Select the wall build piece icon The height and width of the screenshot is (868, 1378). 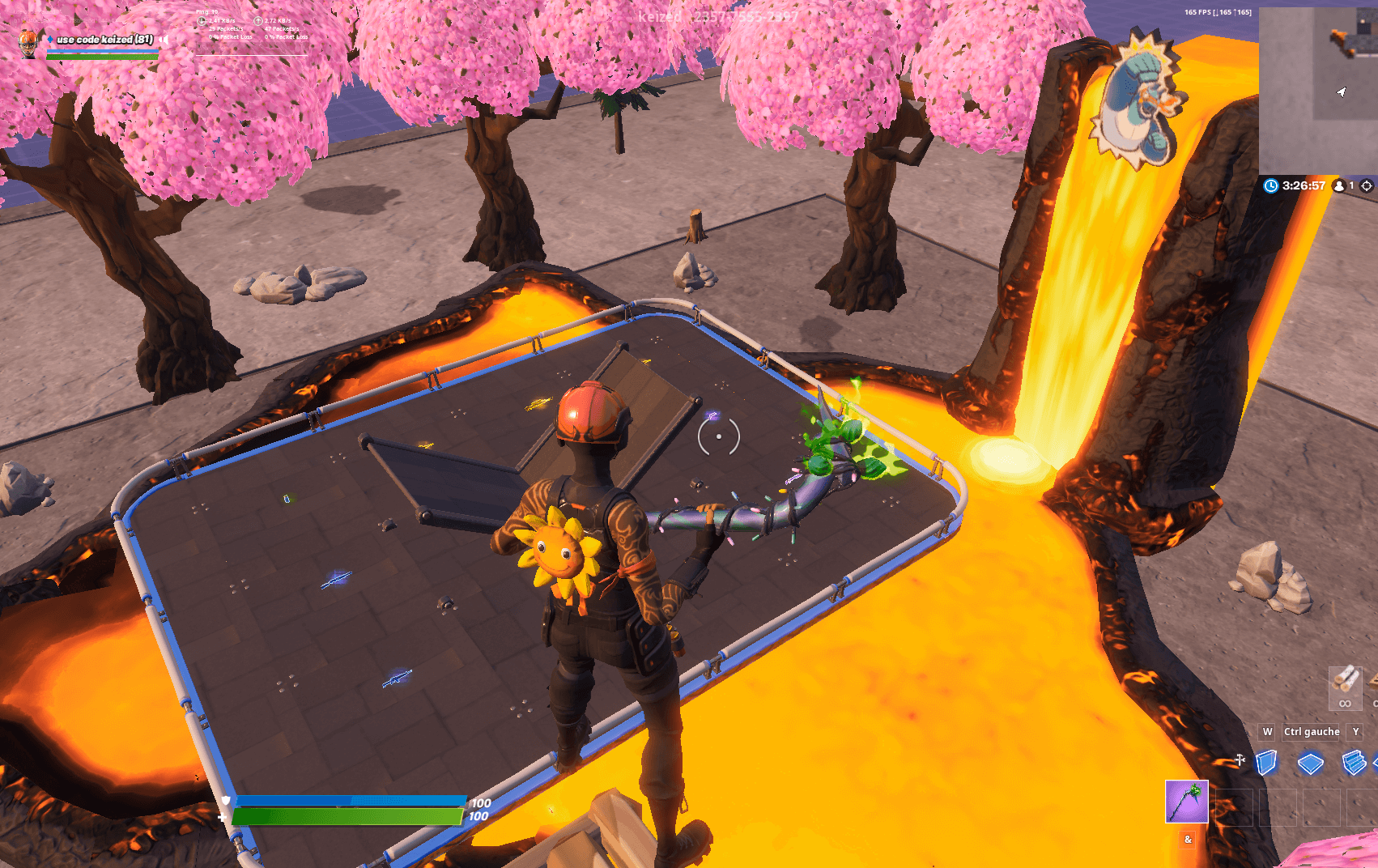coord(1266,762)
